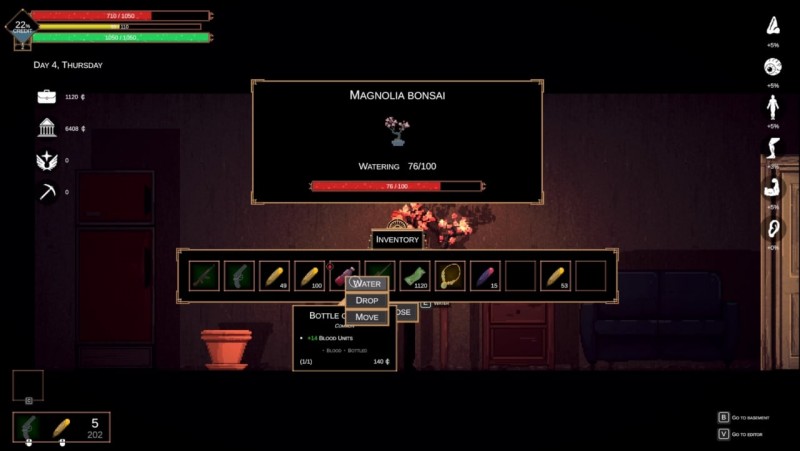Click the eyeball stat icon
This screenshot has height=451, width=800.
(x=772, y=67)
